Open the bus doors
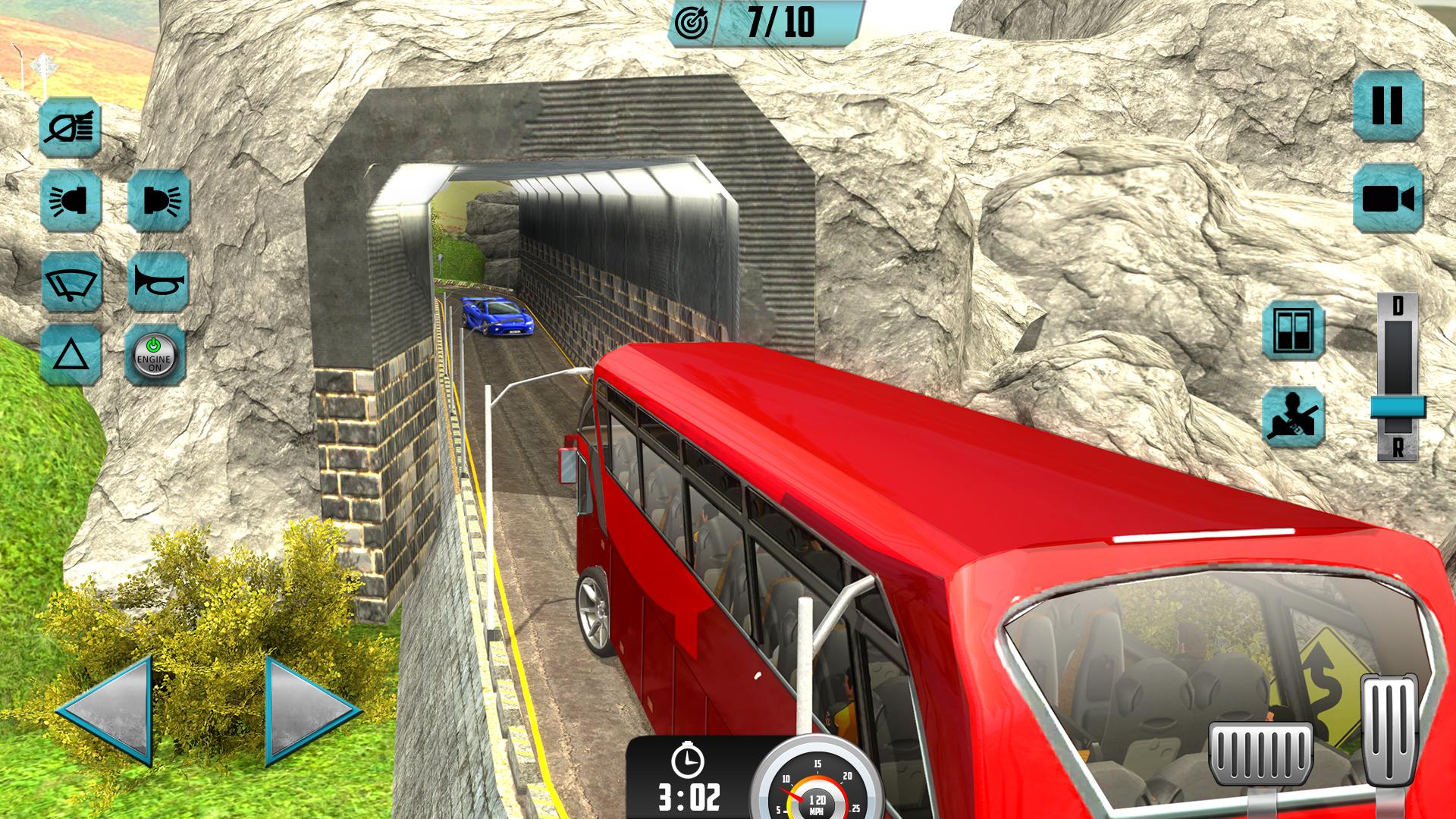The width and height of the screenshot is (1456, 819). pos(1293,330)
